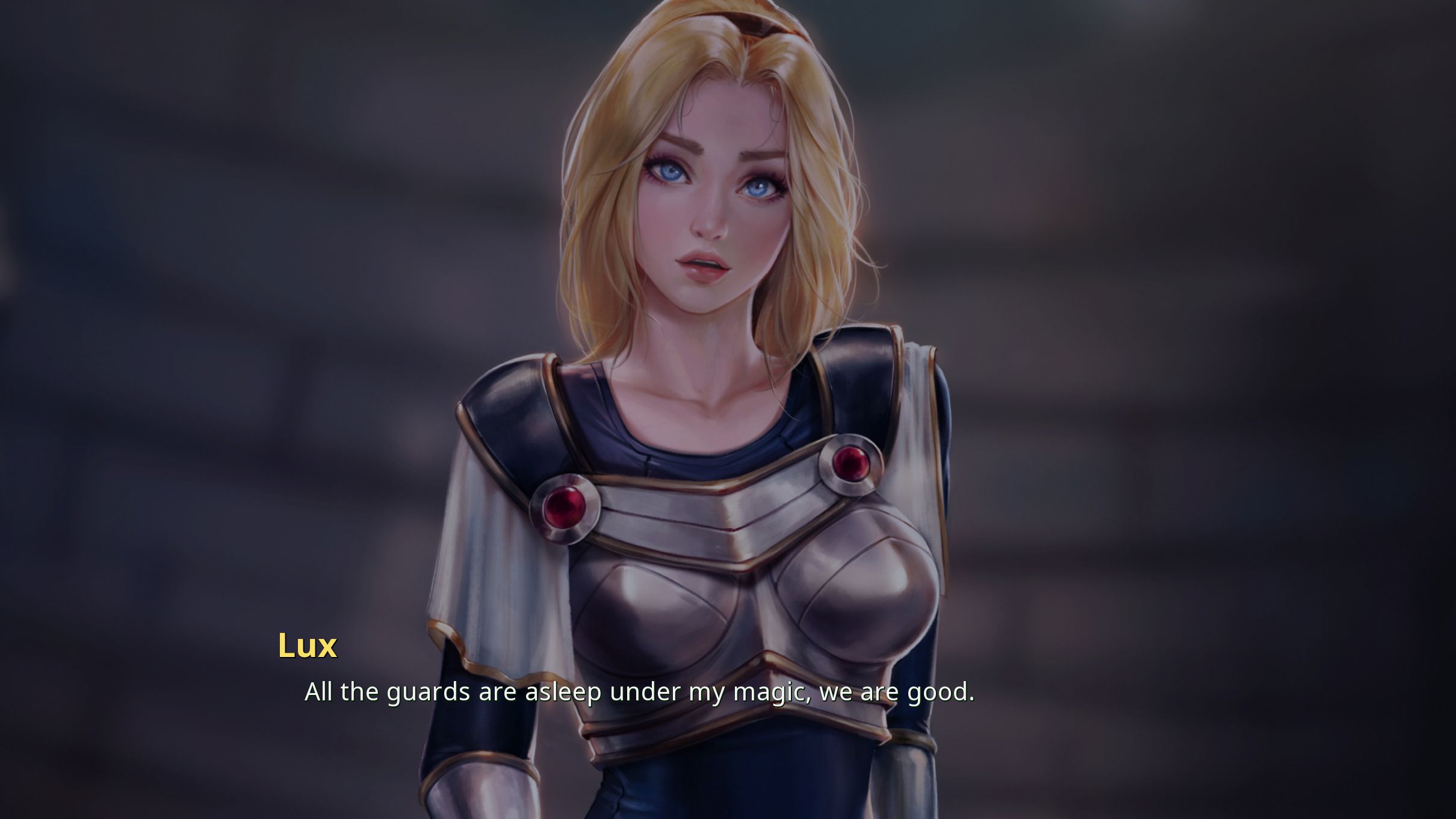The height and width of the screenshot is (819, 1456).
Task: Click the speaker name above the dialogue
Action: (x=308, y=645)
